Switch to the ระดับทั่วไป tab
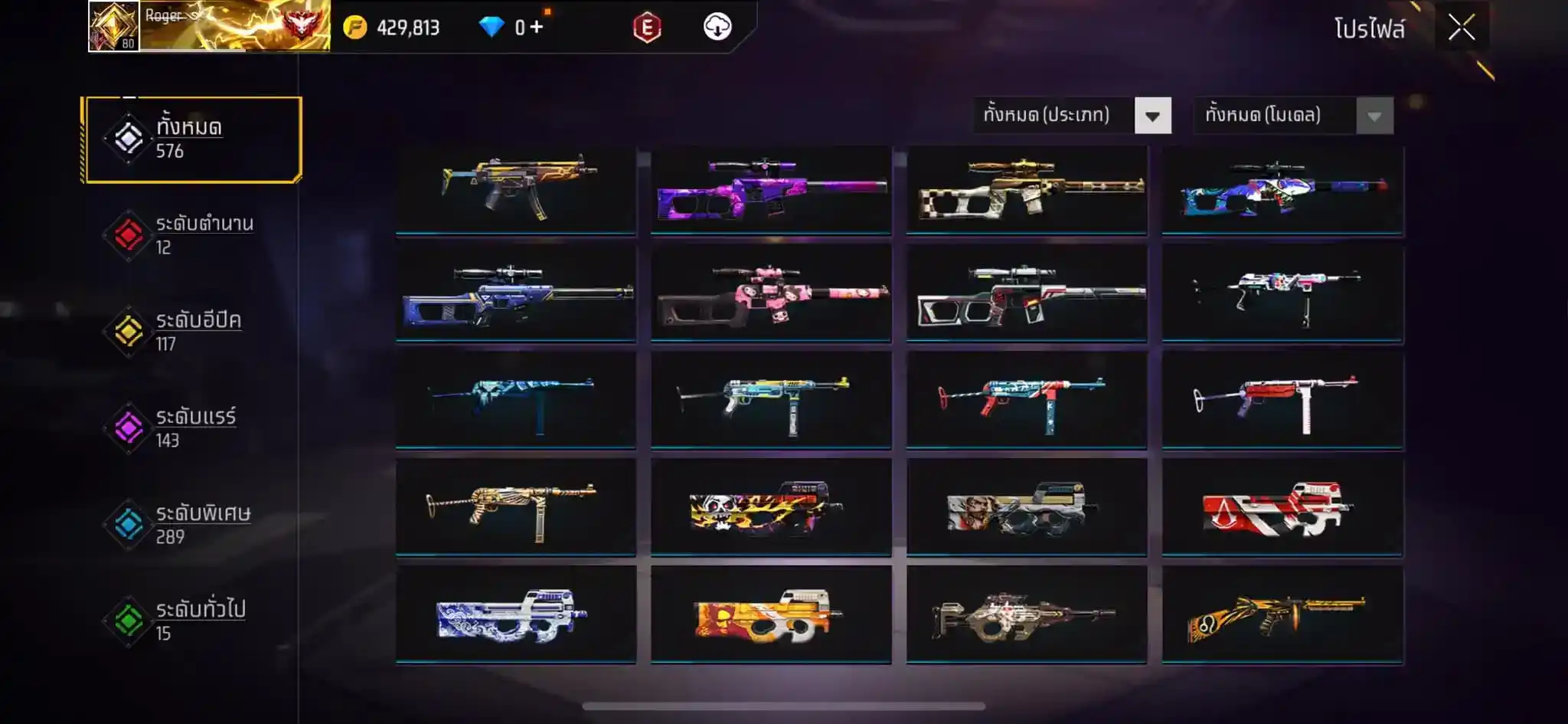 click(x=193, y=621)
